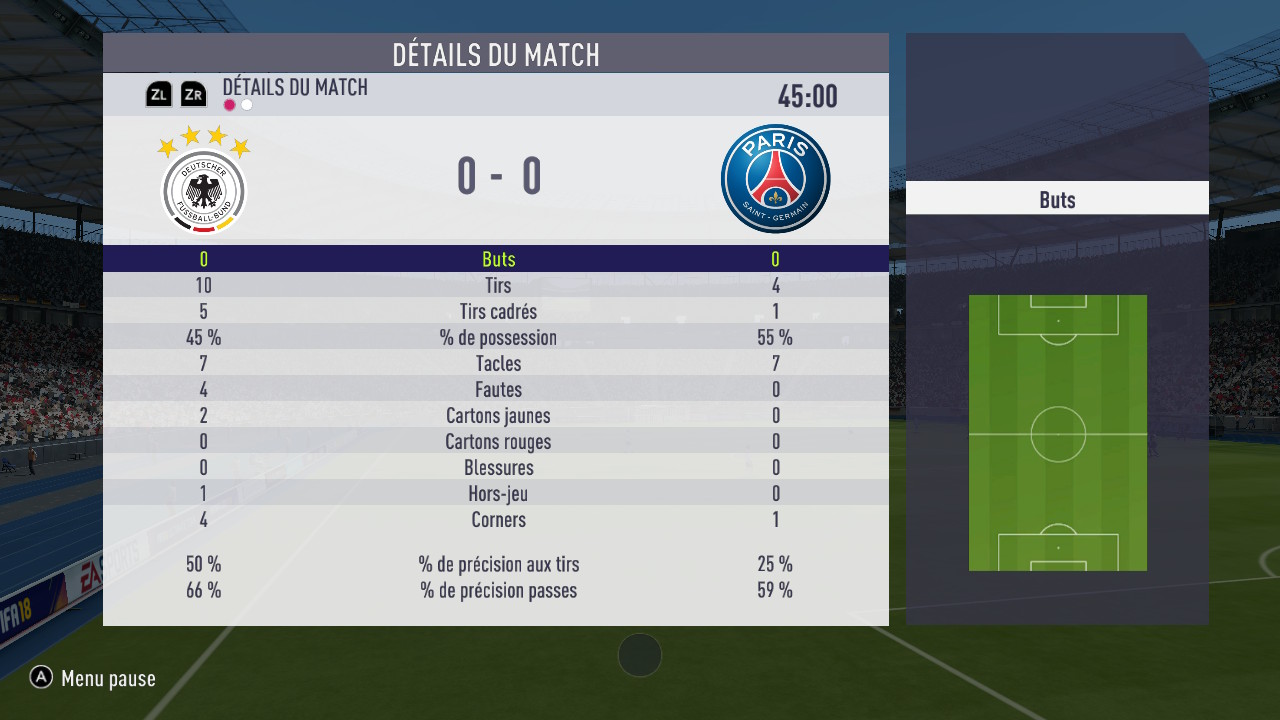Choose the Fautes row

tap(497, 390)
